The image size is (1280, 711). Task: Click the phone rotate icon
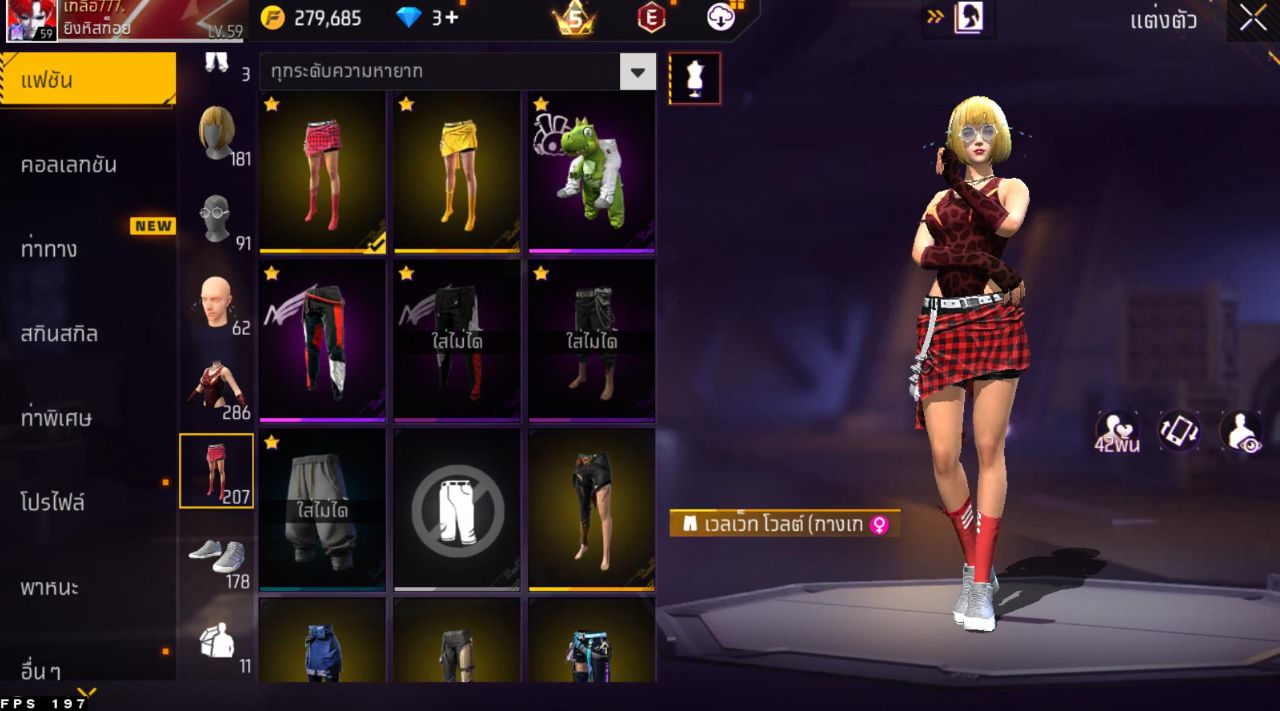[x=1179, y=430]
